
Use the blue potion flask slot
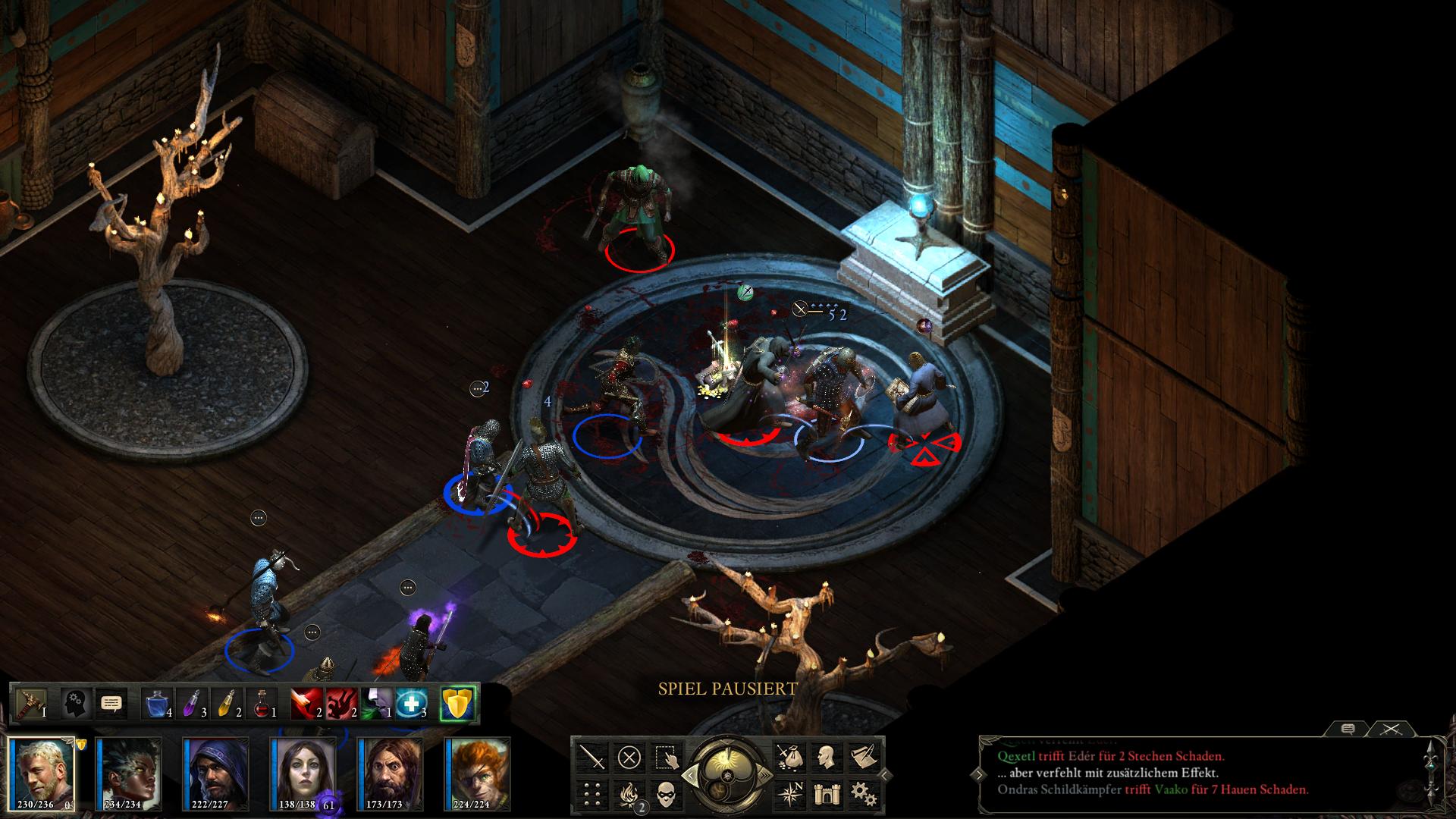157,704
